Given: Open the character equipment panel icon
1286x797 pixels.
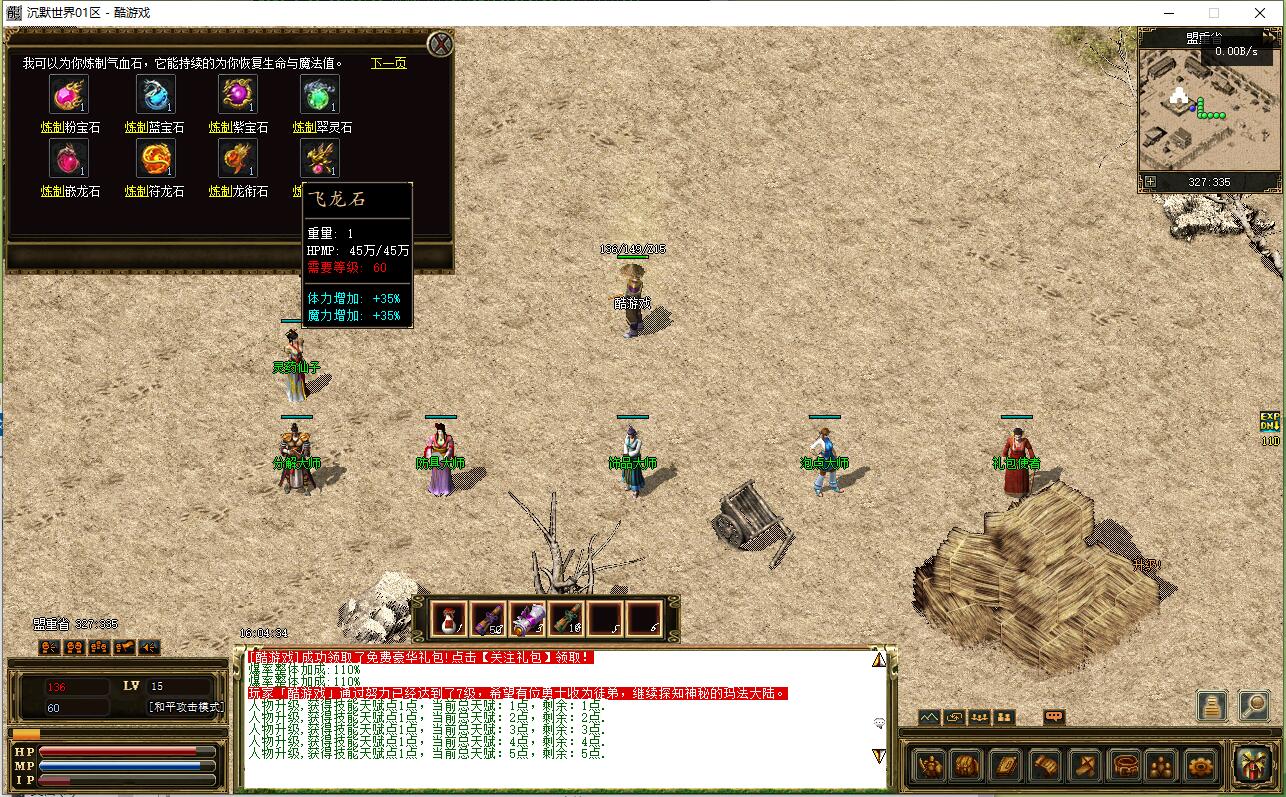Looking at the screenshot, I should pyautogui.click(x=930, y=766).
